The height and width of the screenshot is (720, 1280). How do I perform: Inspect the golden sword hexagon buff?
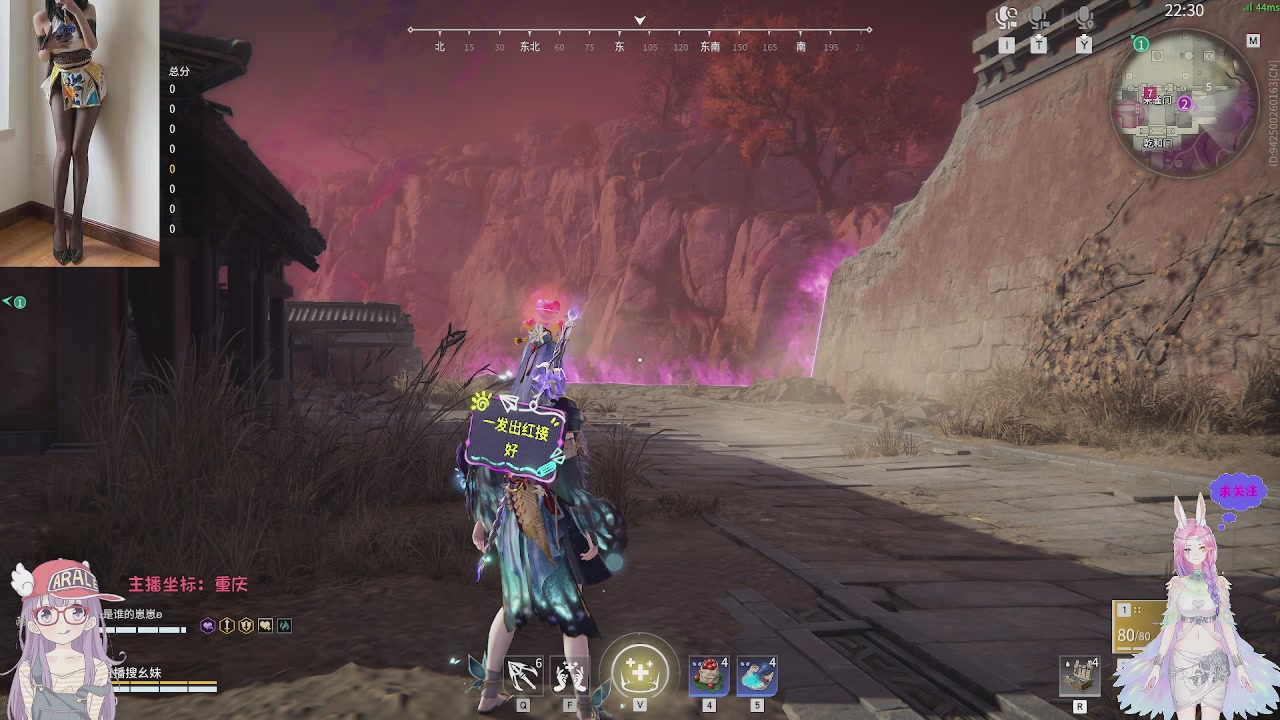tap(227, 626)
